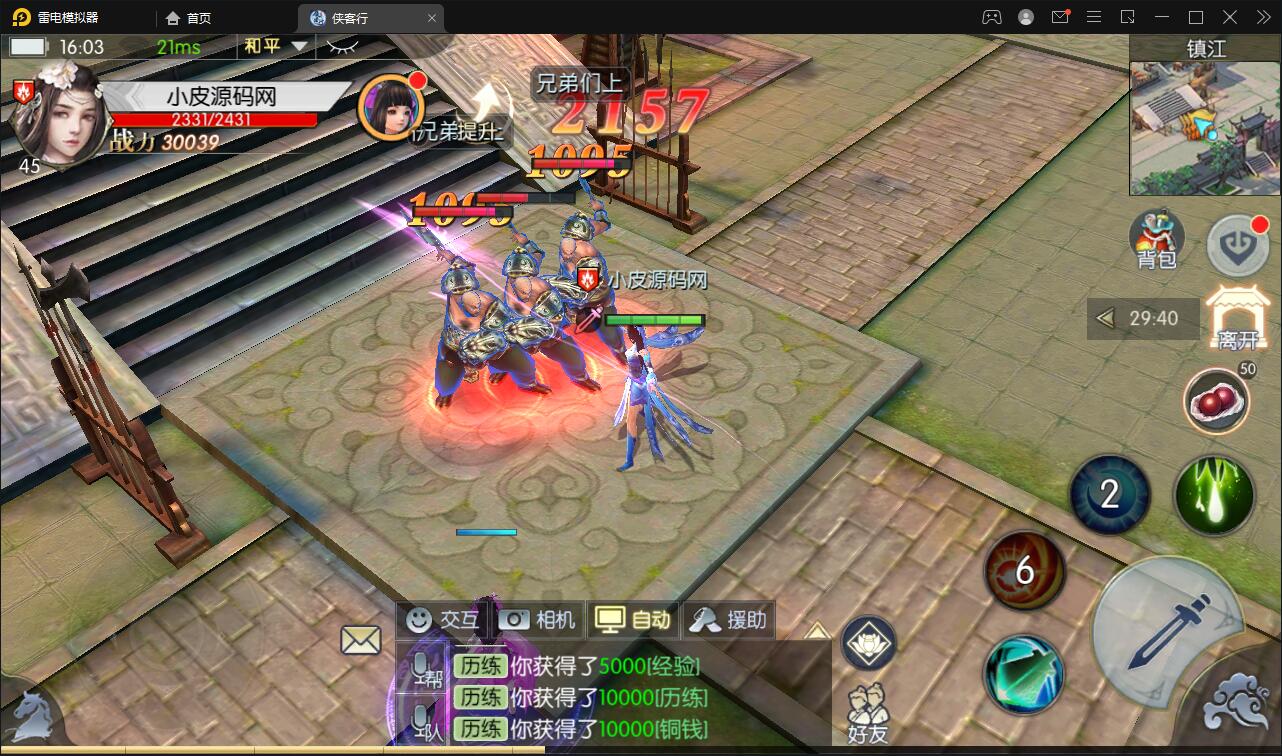This screenshot has width=1282, height=756.
Task: Open the mail envelope icon
Action: (361, 640)
